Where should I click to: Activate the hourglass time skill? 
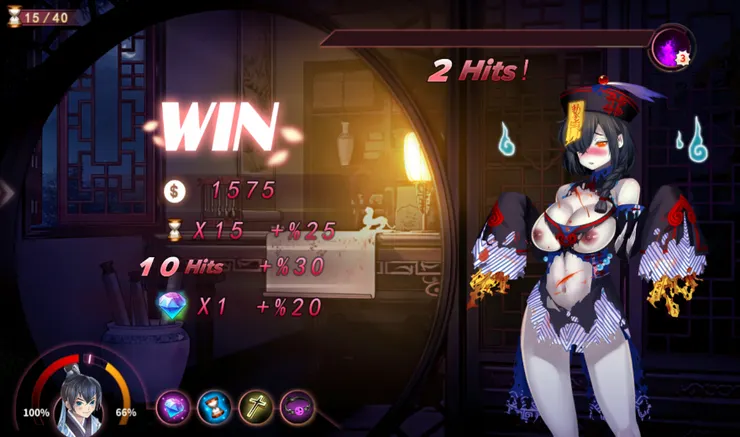coord(214,408)
